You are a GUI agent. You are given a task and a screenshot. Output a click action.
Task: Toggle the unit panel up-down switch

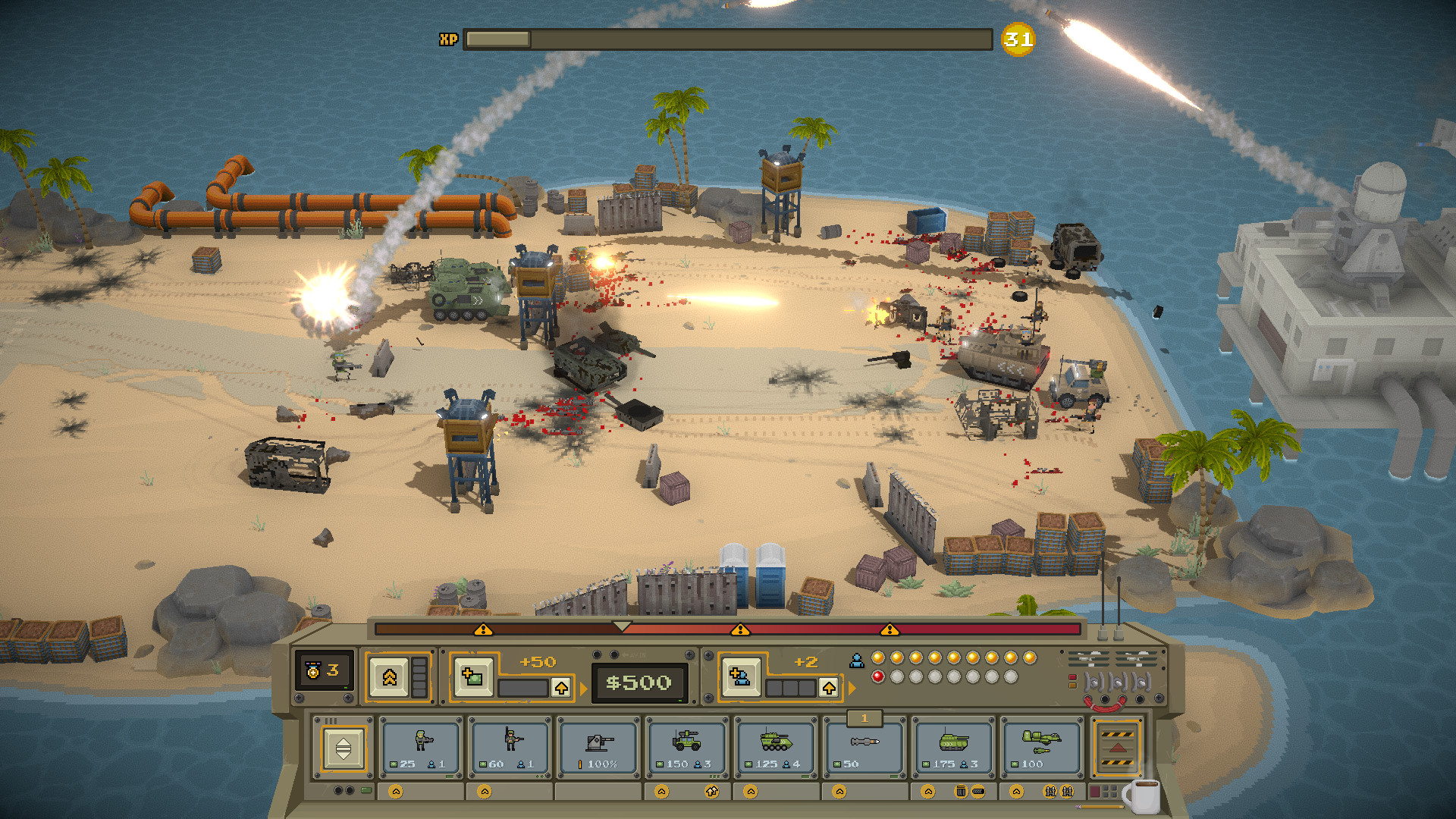tap(344, 748)
